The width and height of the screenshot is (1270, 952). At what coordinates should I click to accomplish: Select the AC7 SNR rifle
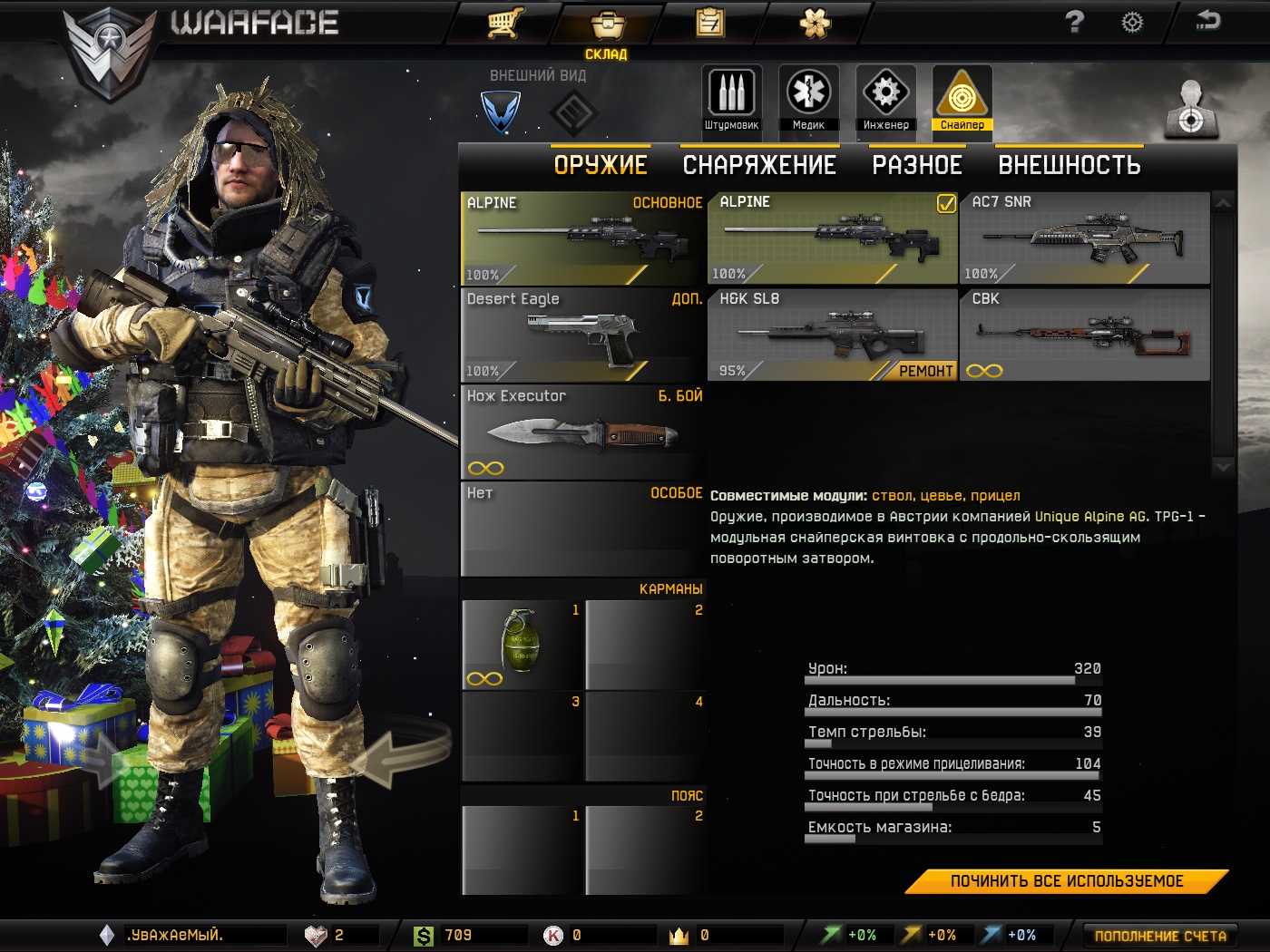pyautogui.click(x=1084, y=238)
